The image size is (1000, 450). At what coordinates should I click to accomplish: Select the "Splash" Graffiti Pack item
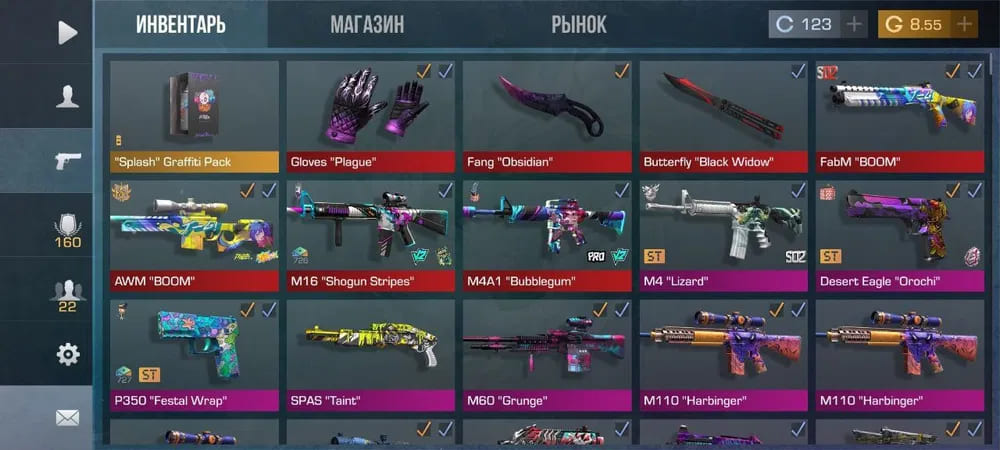(x=194, y=115)
